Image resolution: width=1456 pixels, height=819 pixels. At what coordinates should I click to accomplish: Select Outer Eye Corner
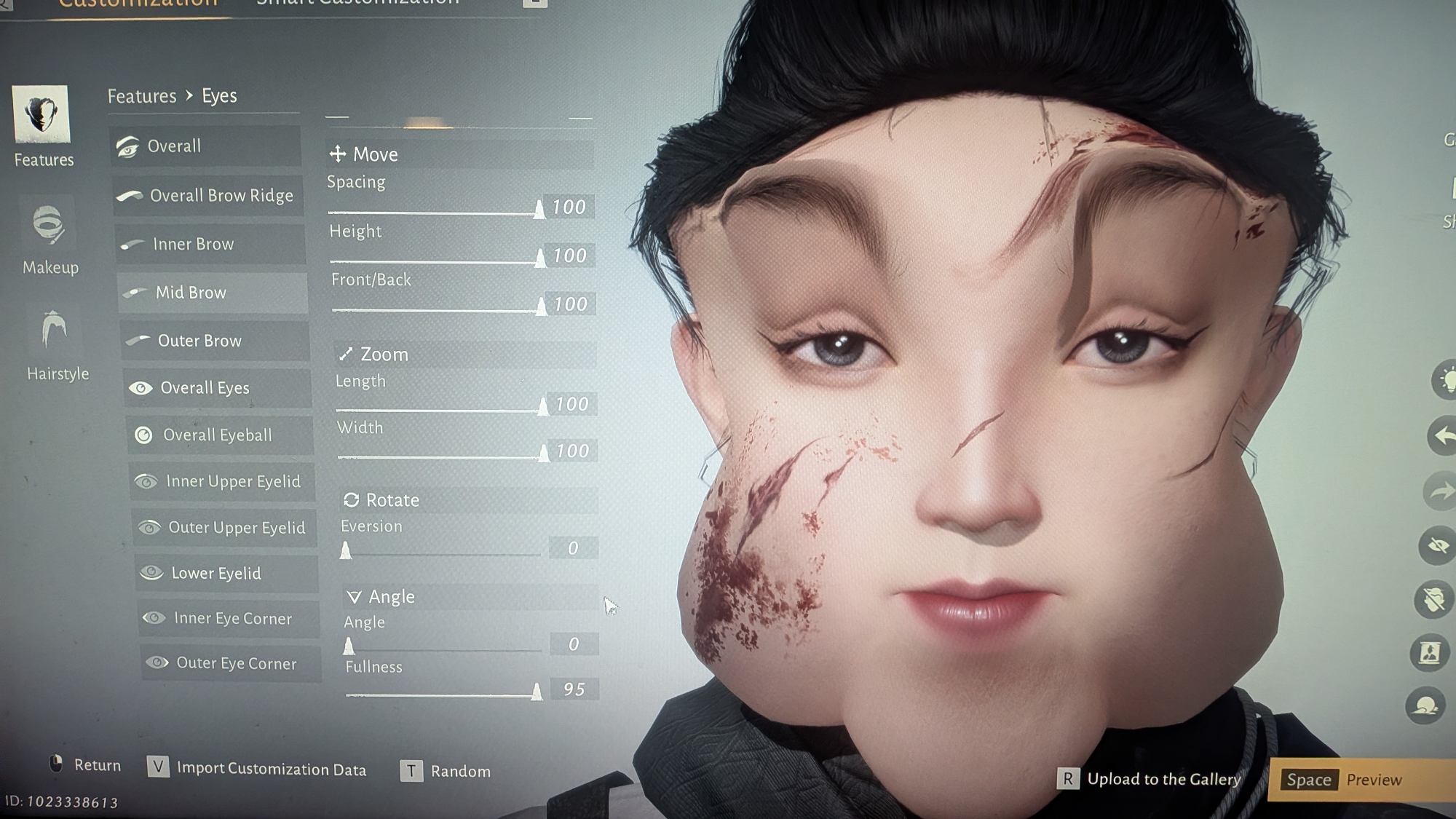tap(231, 663)
